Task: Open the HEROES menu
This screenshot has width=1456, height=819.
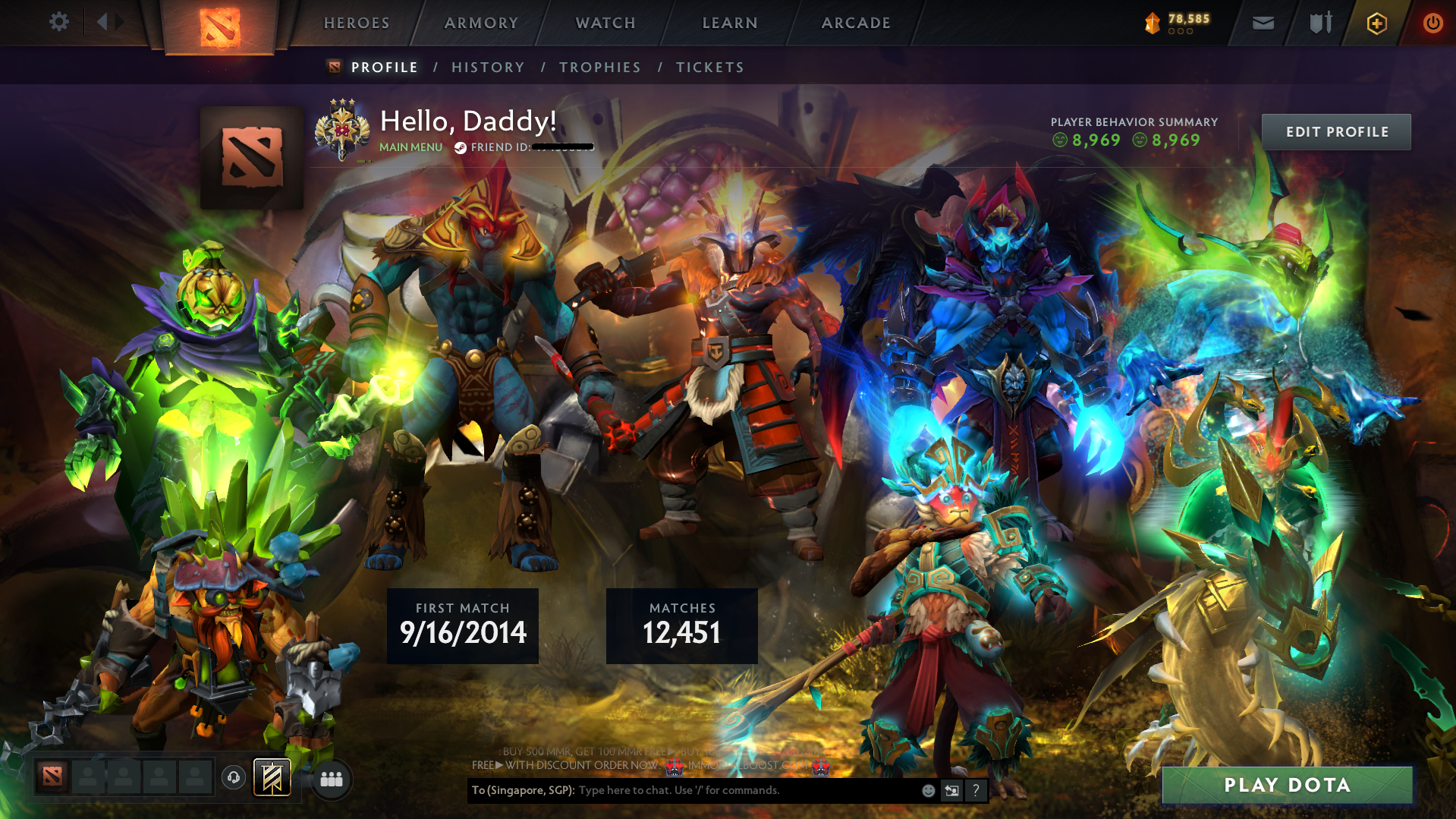Action: [x=355, y=23]
